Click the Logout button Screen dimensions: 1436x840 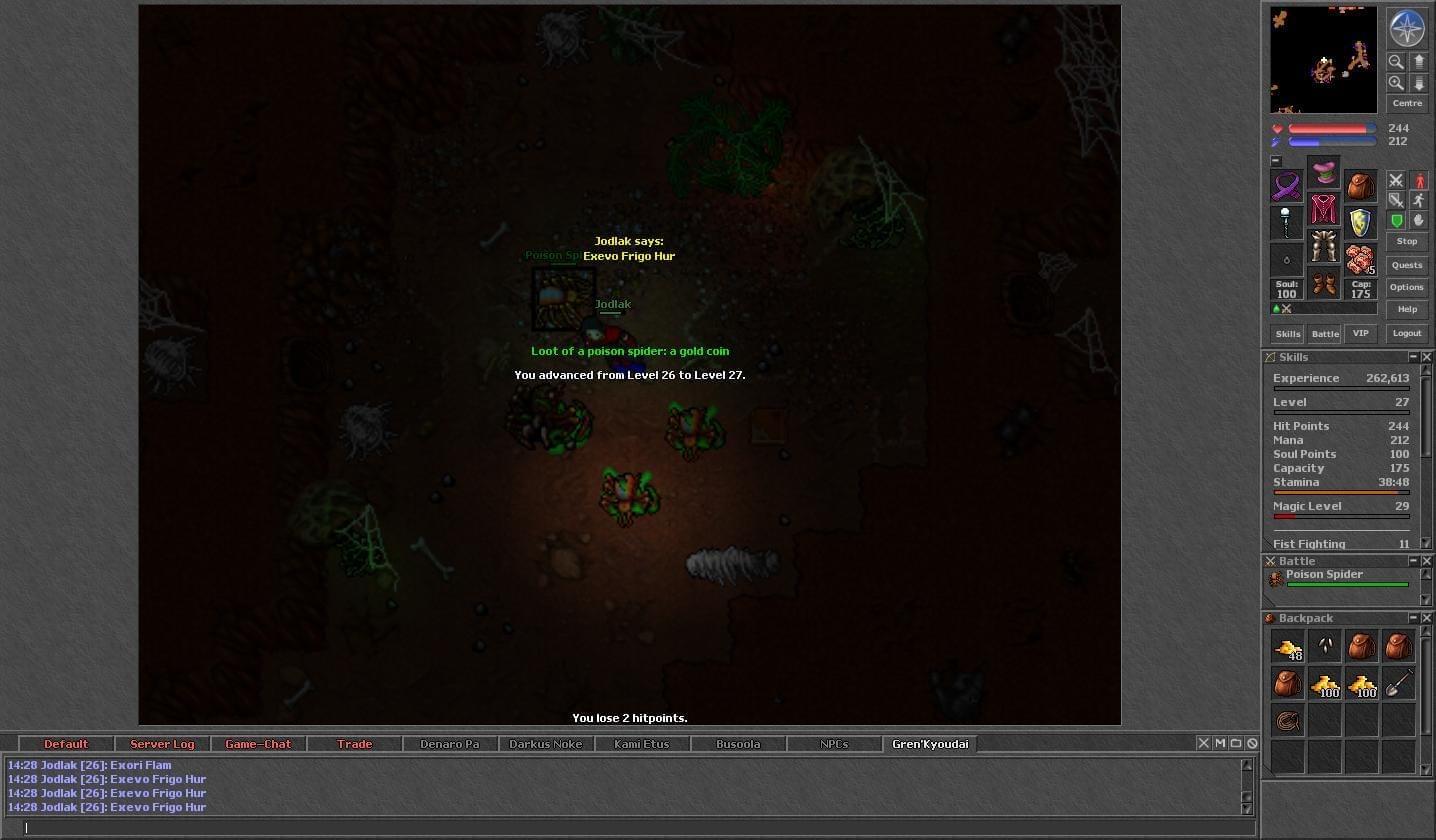coord(1407,333)
